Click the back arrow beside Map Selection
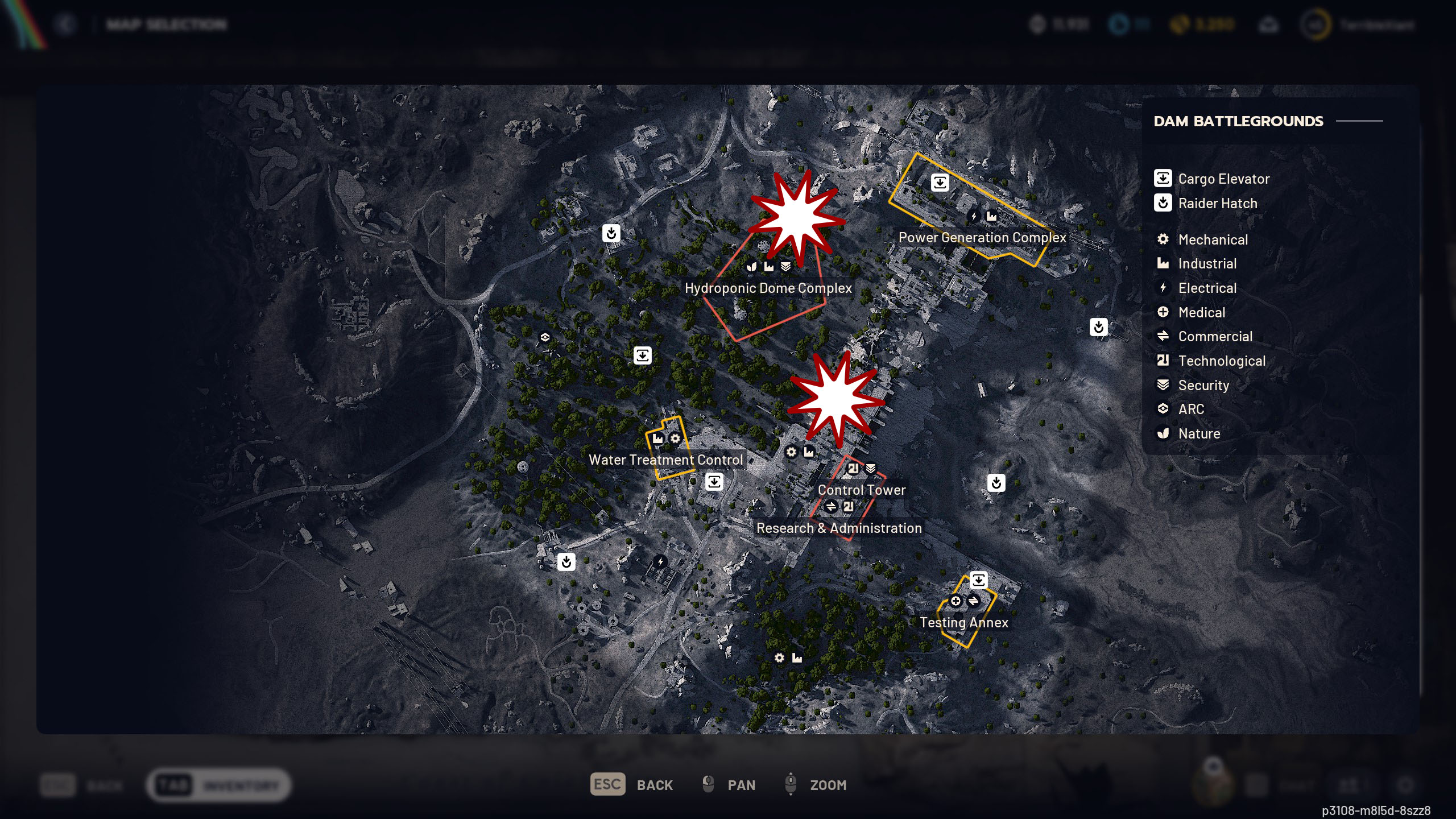The image size is (1456, 819). point(66,24)
